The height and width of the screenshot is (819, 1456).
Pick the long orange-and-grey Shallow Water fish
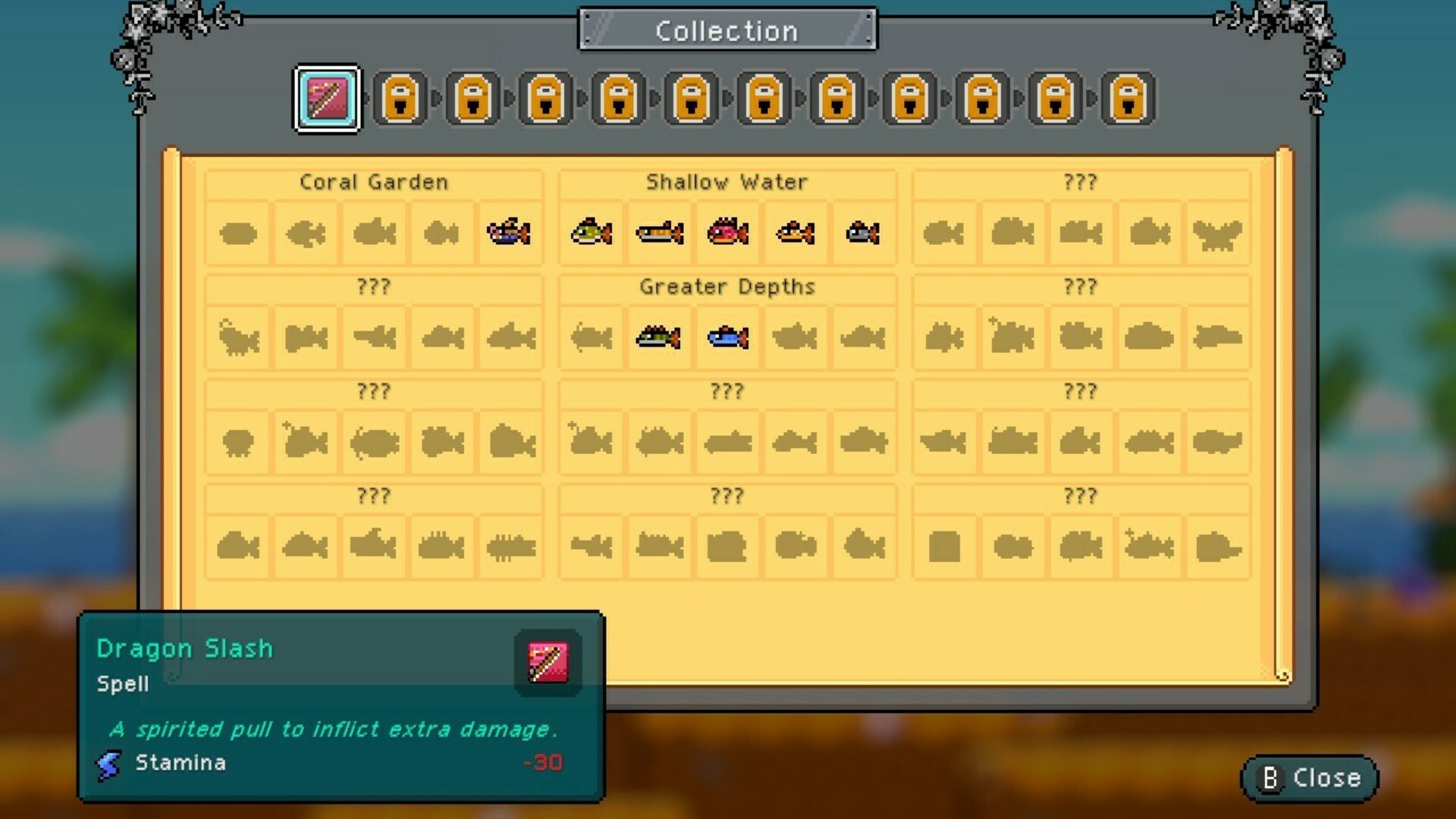point(660,232)
